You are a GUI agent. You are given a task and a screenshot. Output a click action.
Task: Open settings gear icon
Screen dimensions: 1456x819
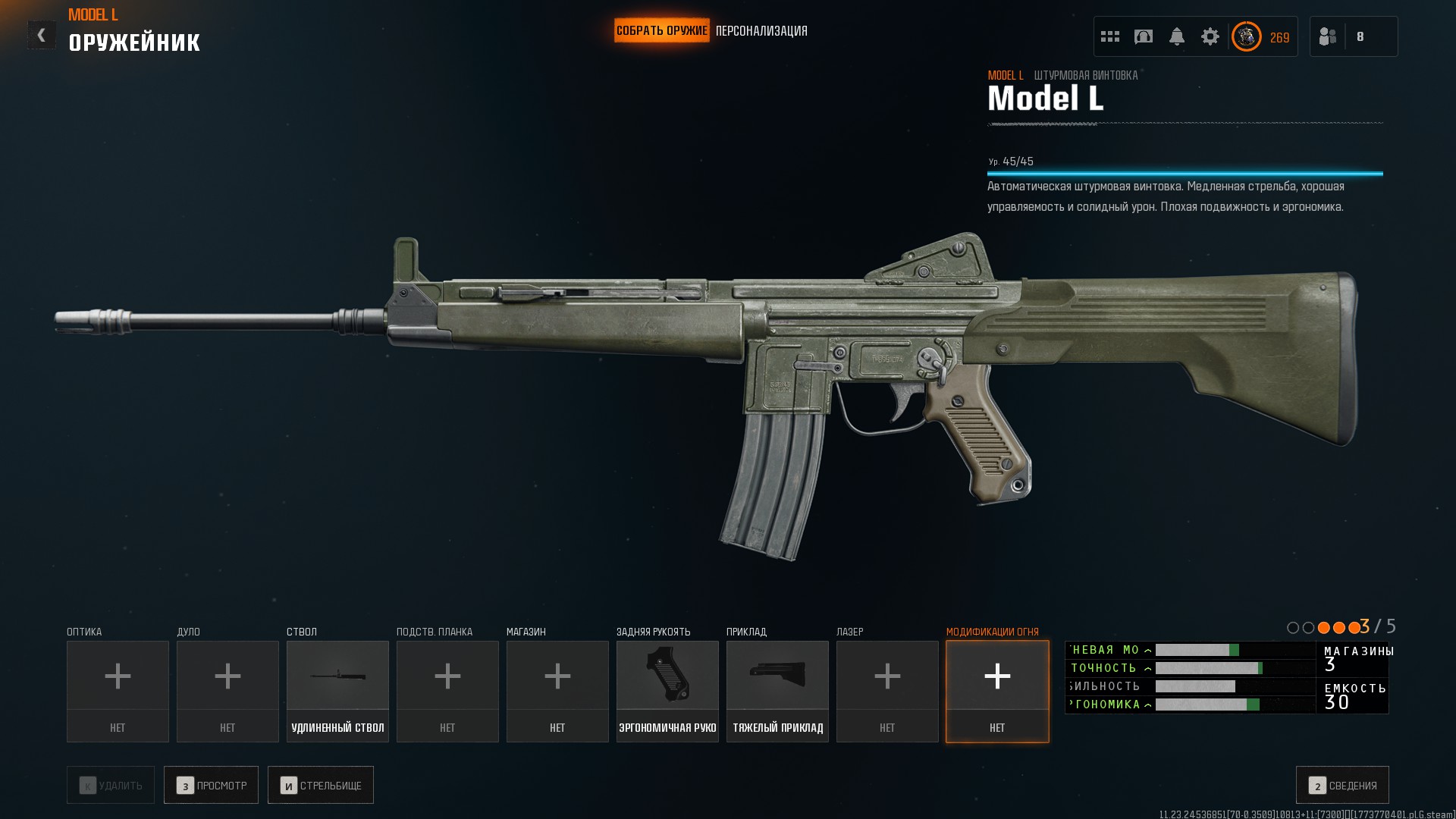point(1210,36)
